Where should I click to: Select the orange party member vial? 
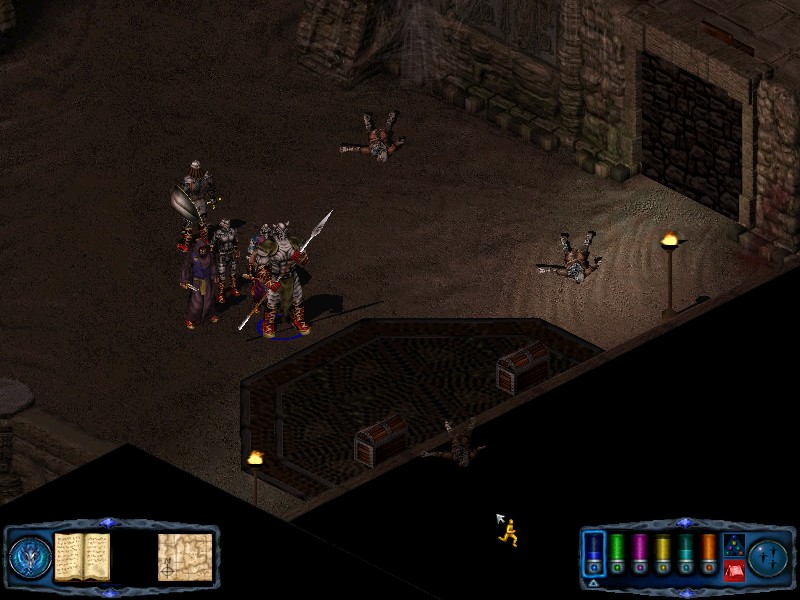click(x=708, y=551)
